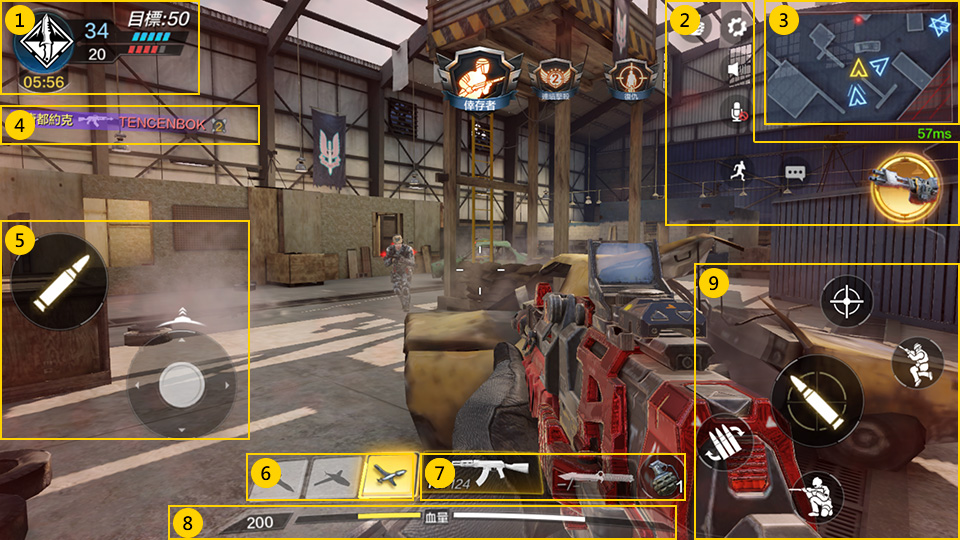Activate the glowing minigun operator skill
Screen dimensions: 960x540
(905, 184)
